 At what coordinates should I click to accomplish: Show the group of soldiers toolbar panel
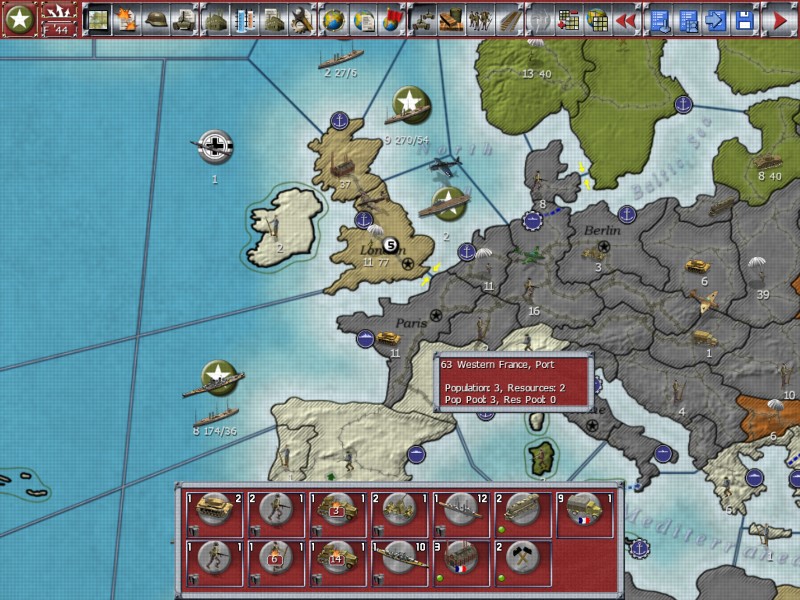click(481, 18)
